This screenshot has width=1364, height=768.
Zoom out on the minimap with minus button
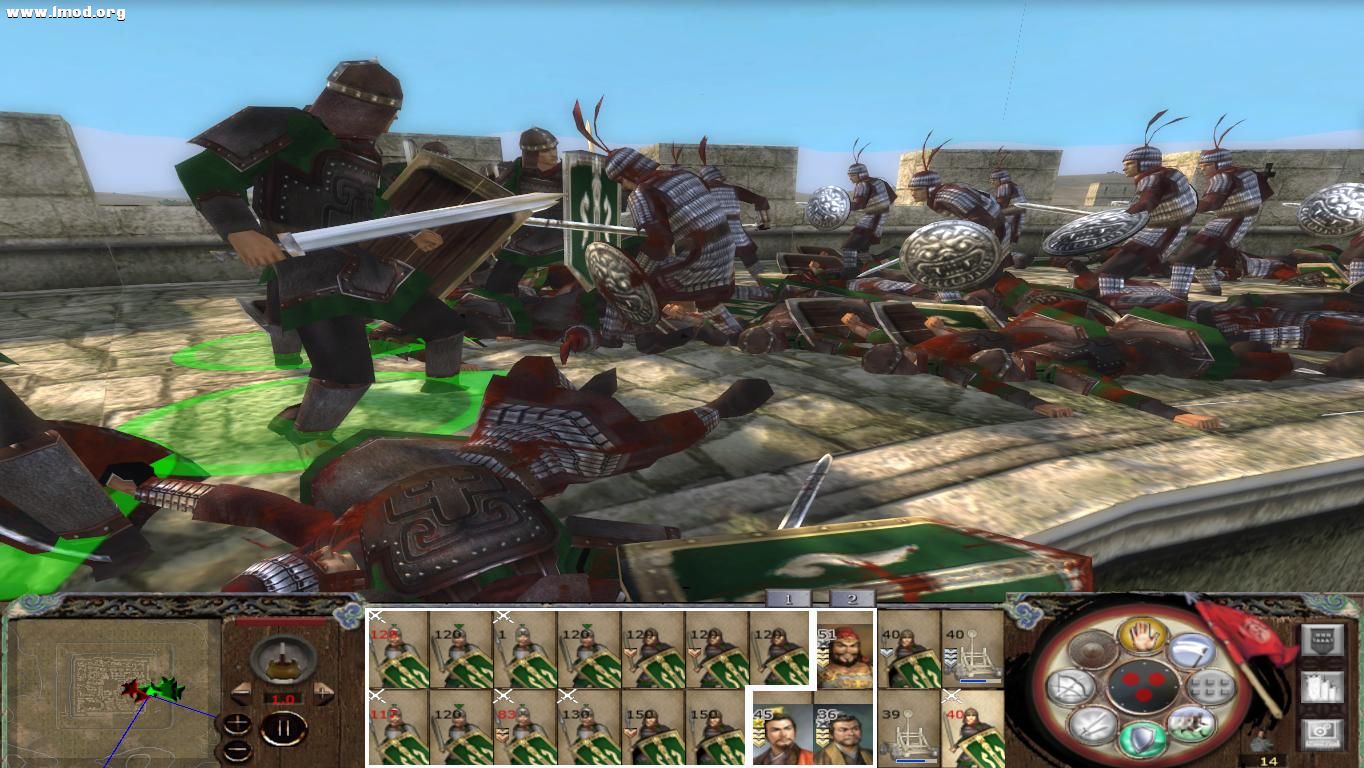pyautogui.click(x=236, y=750)
